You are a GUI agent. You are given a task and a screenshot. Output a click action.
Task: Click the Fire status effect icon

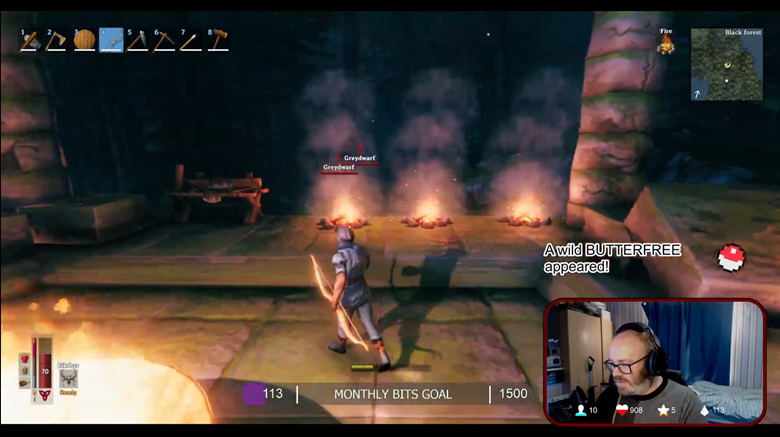click(665, 43)
